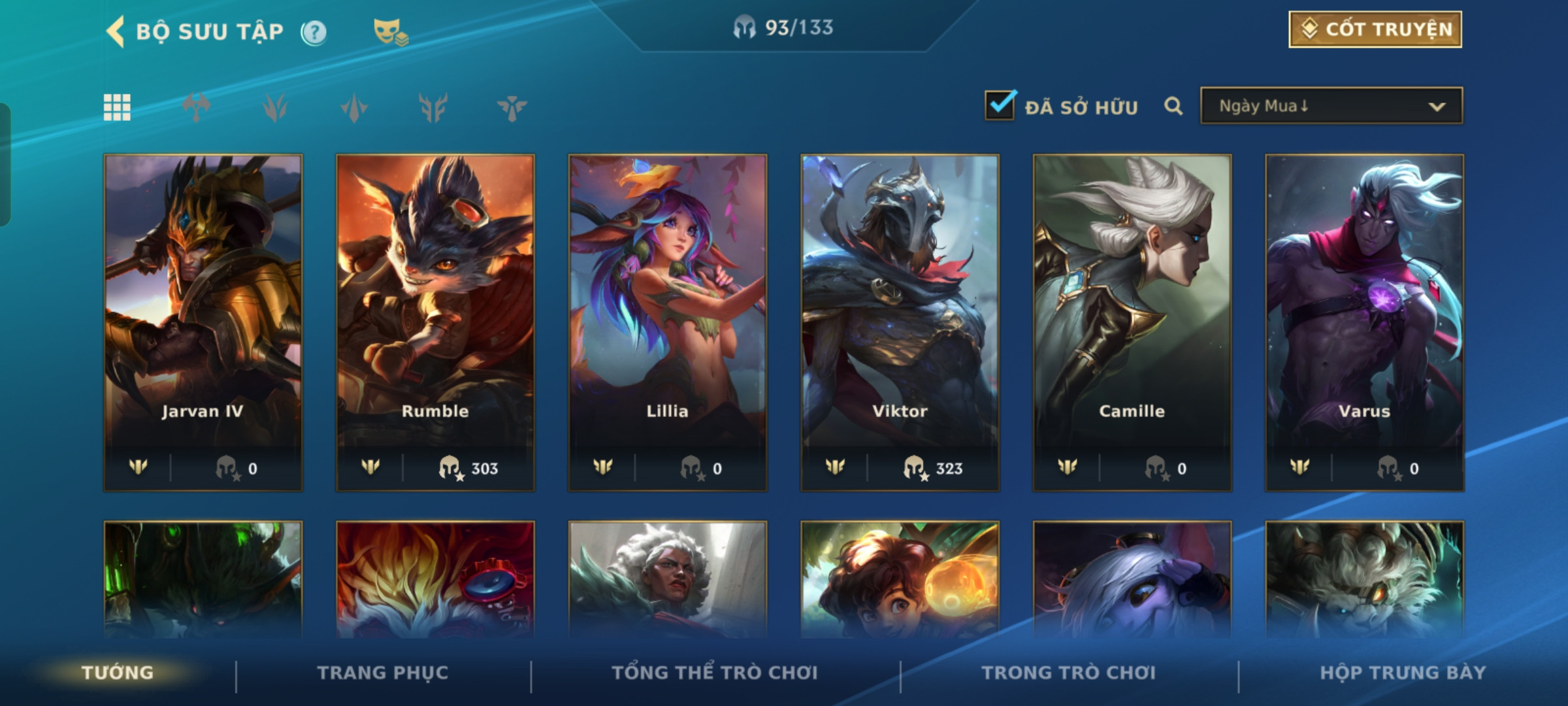Go back from Bộ Sưu Tập screen

pyautogui.click(x=116, y=31)
